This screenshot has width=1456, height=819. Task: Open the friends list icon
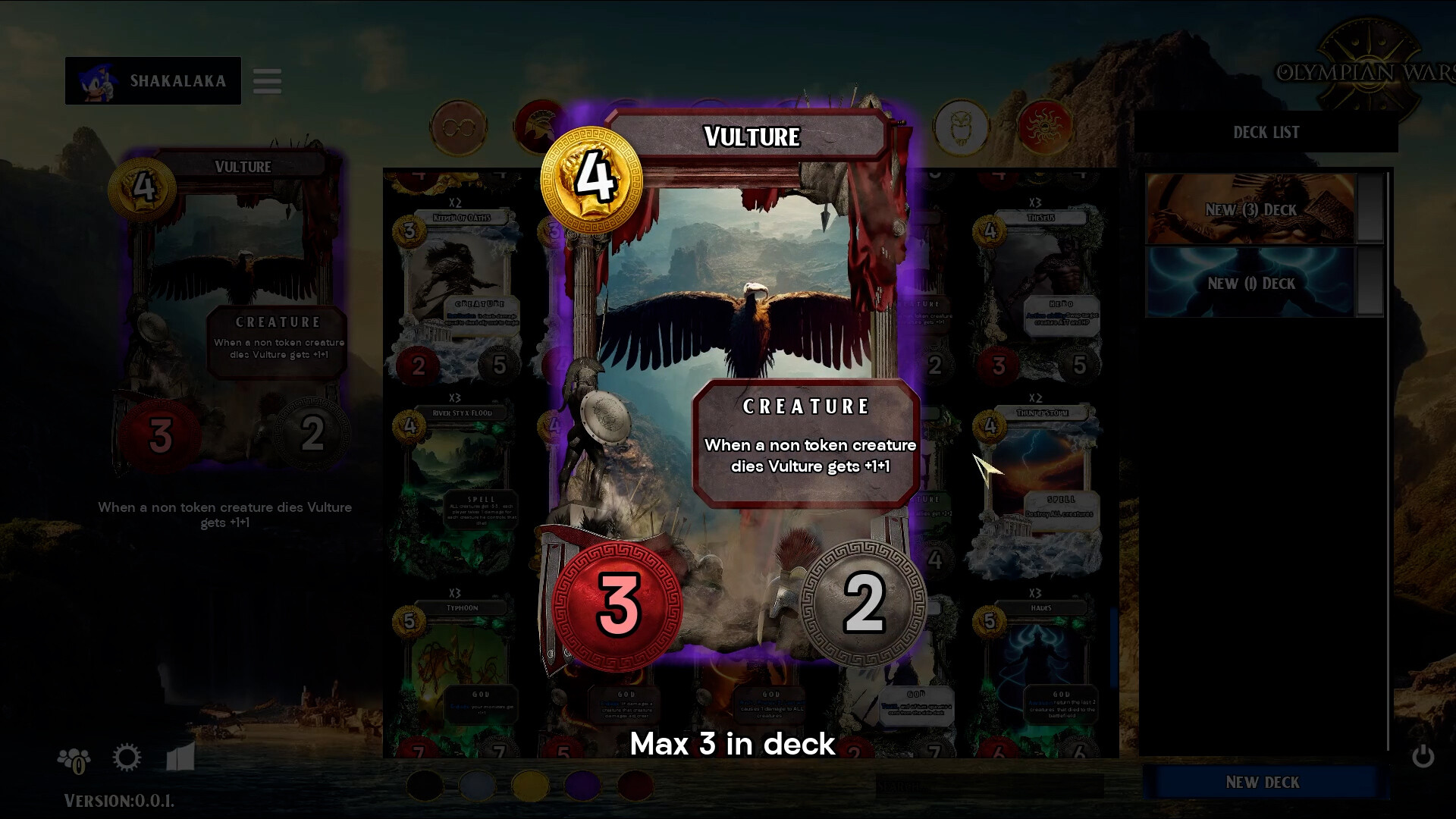click(74, 758)
